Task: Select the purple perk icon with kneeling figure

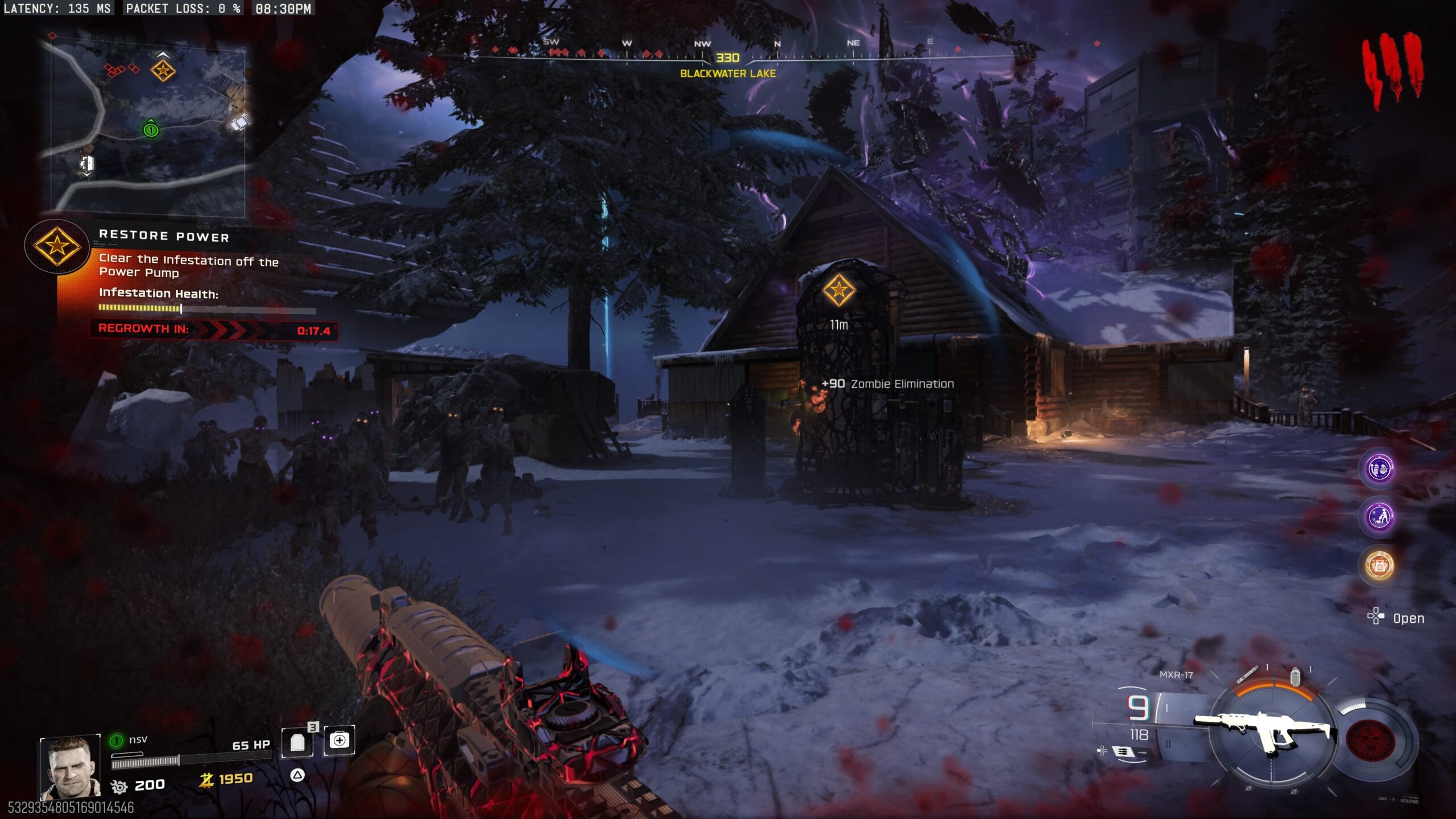Action: click(x=1380, y=517)
